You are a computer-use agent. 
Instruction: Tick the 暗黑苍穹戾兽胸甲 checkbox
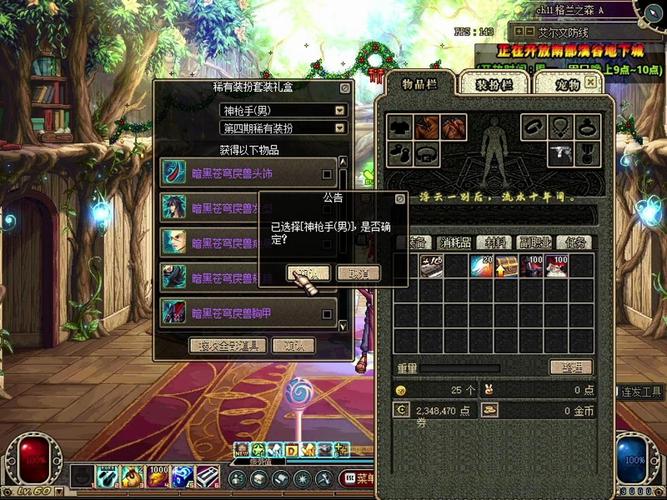click(x=327, y=314)
